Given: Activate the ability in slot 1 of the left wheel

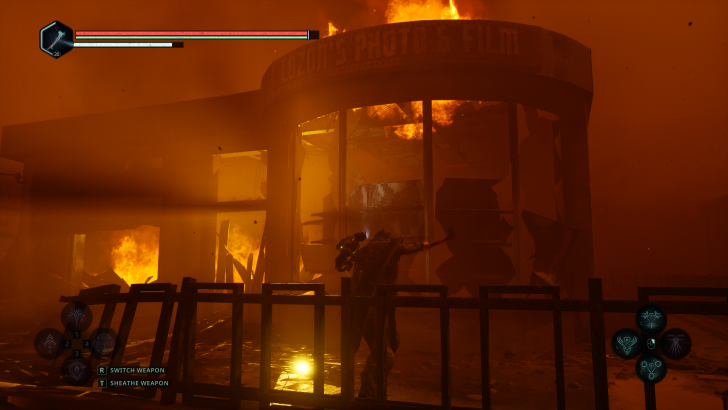Looking at the screenshot, I should pos(77,318).
